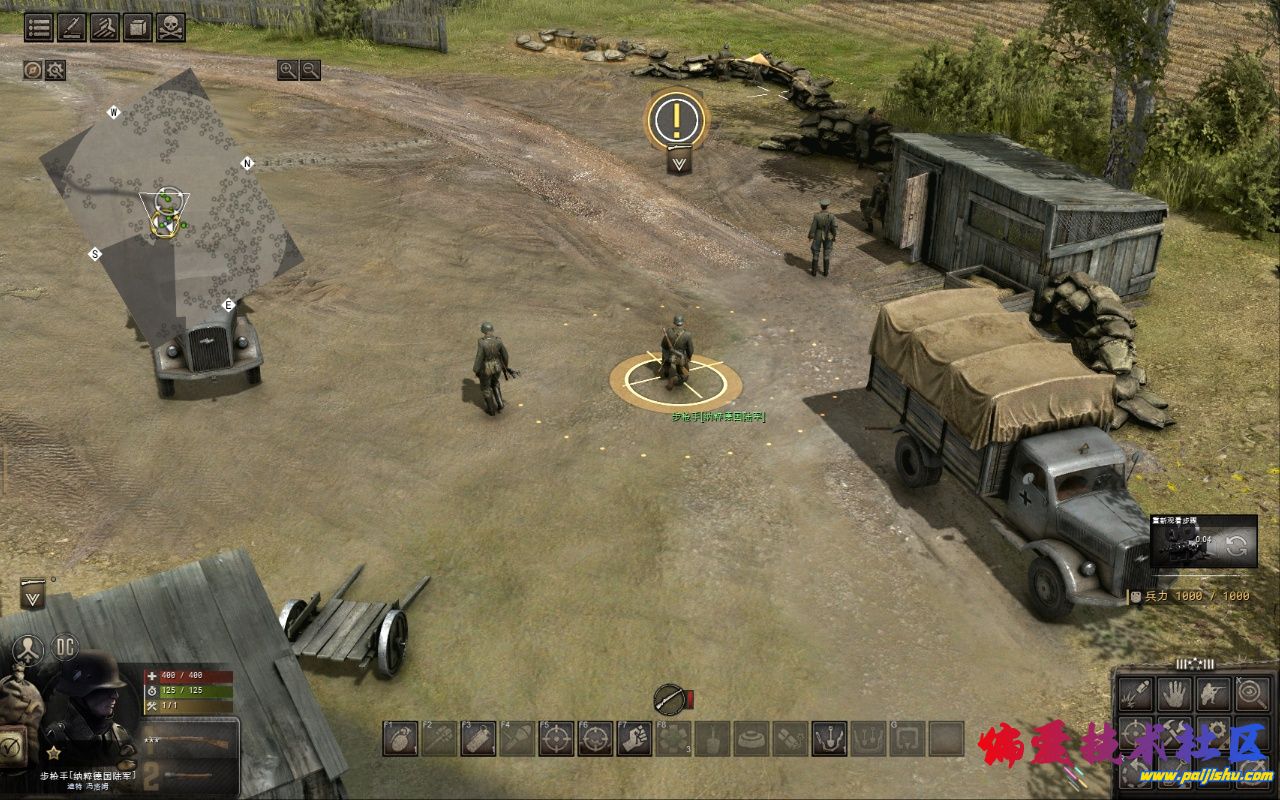1280x800 pixels.
Task: Activate the F5 crosshair aim ability
Action: click(x=556, y=738)
